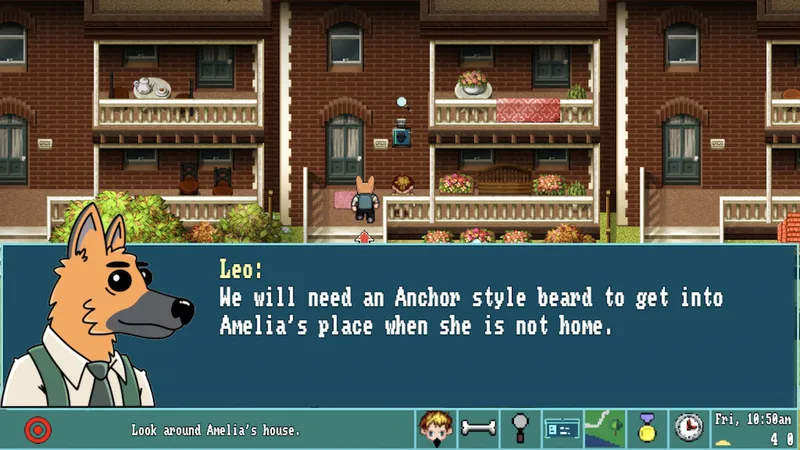800x450 pixels.
Task: Click the gold medal icon
Action: coord(647,429)
